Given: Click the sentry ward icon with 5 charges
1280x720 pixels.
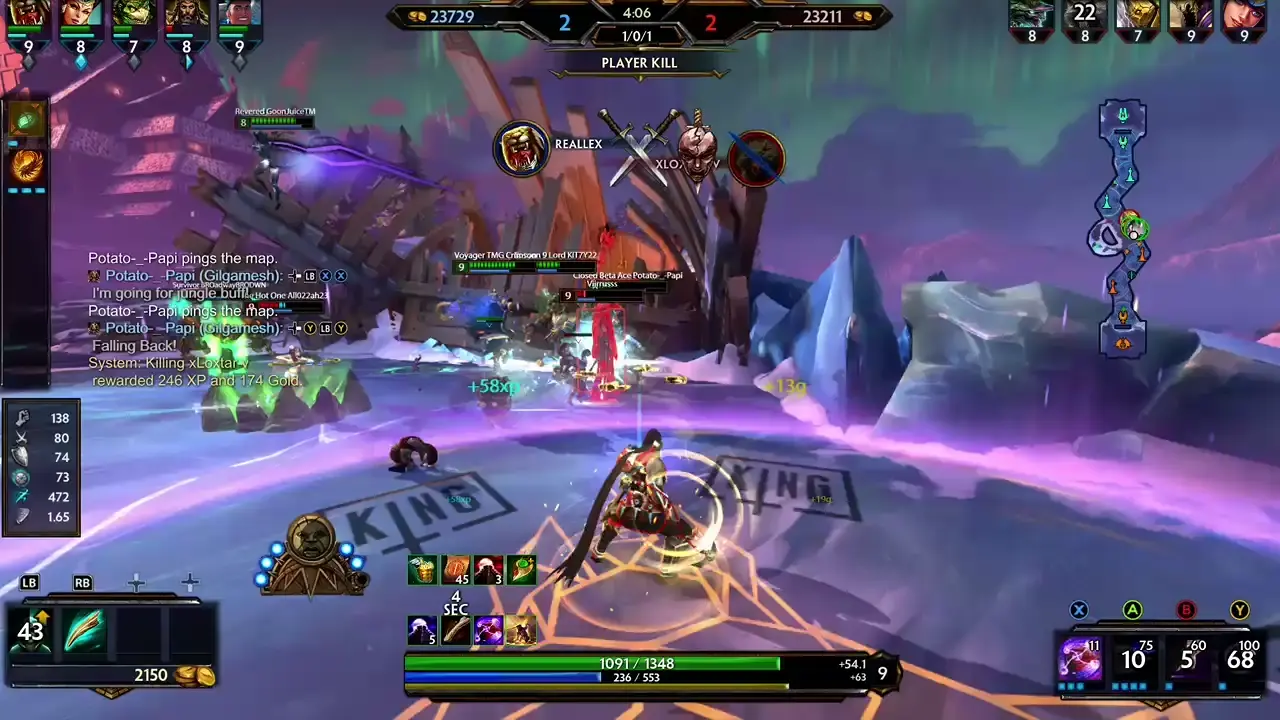Looking at the screenshot, I should click(422, 630).
